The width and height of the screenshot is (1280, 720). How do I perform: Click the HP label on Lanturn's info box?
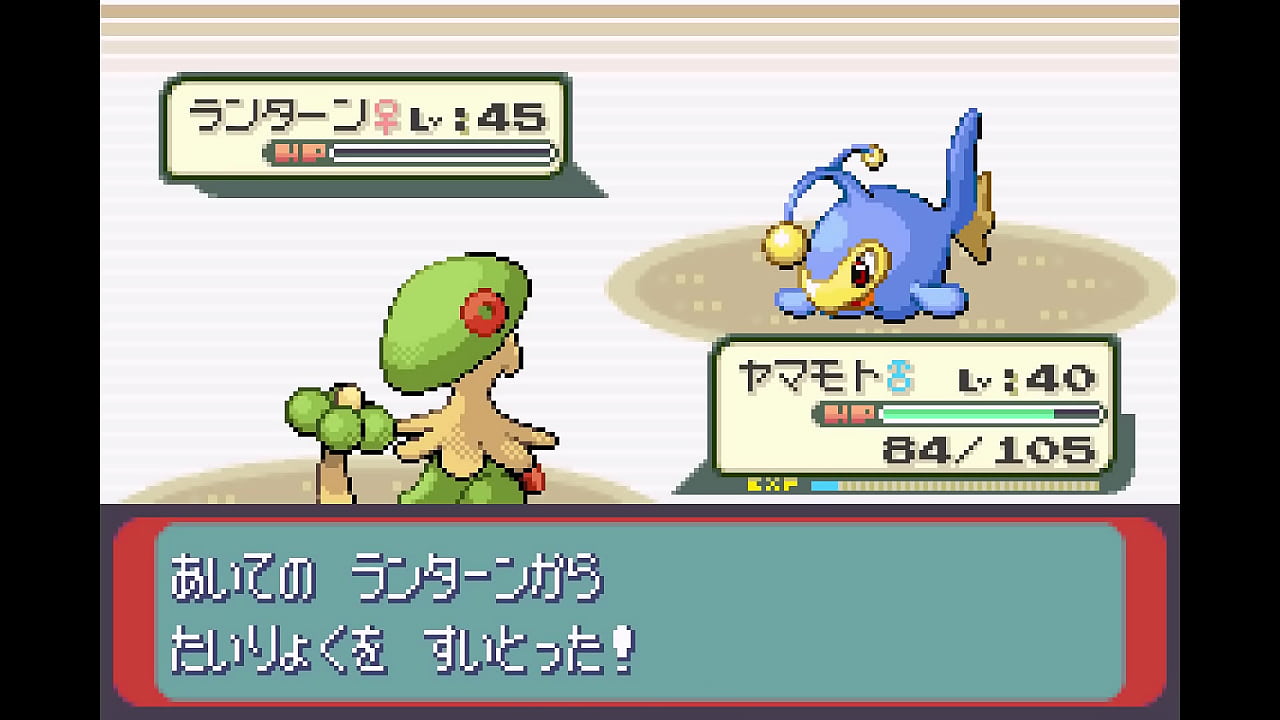point(300,152)
